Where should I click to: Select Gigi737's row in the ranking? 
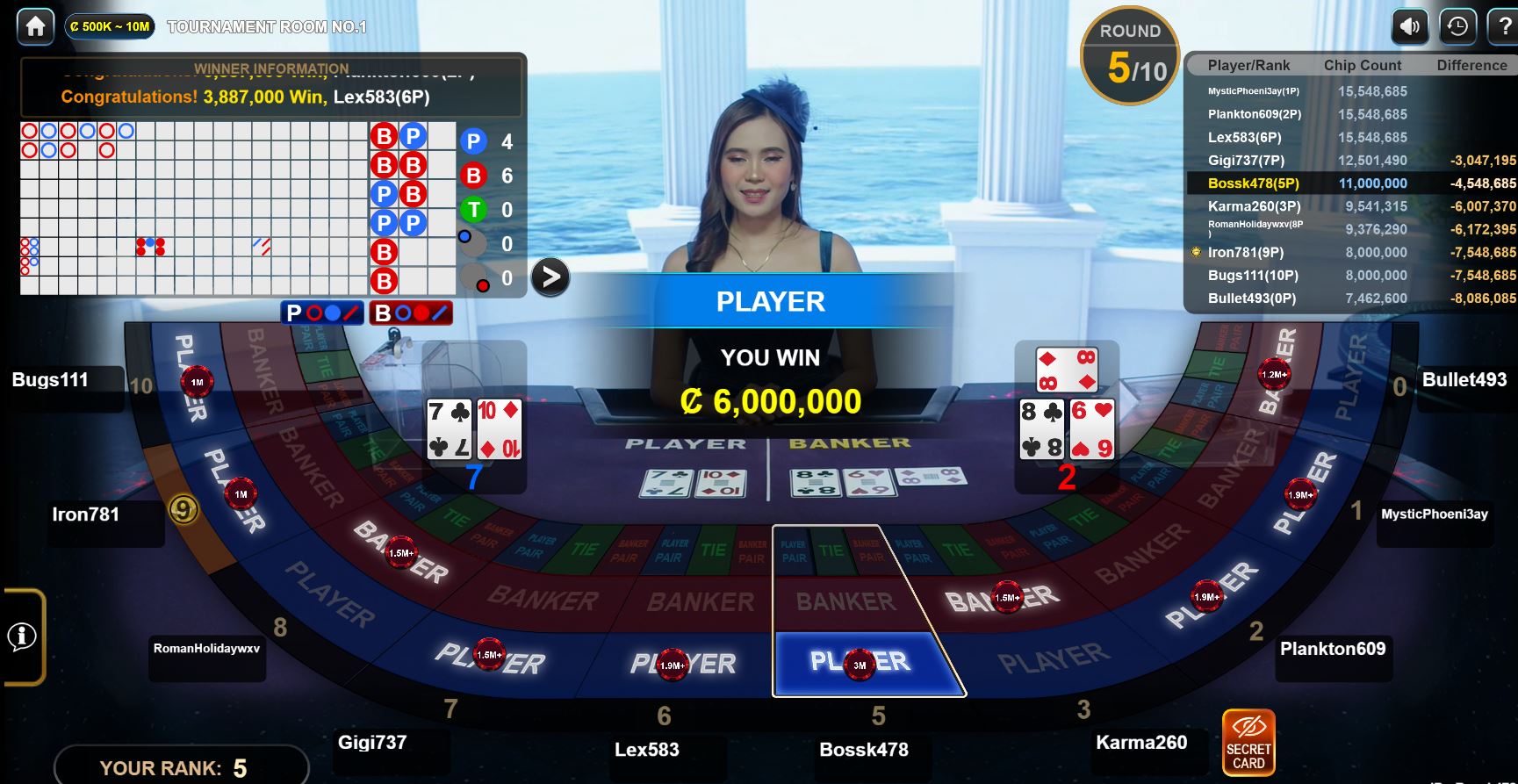tap(1351, 161)
